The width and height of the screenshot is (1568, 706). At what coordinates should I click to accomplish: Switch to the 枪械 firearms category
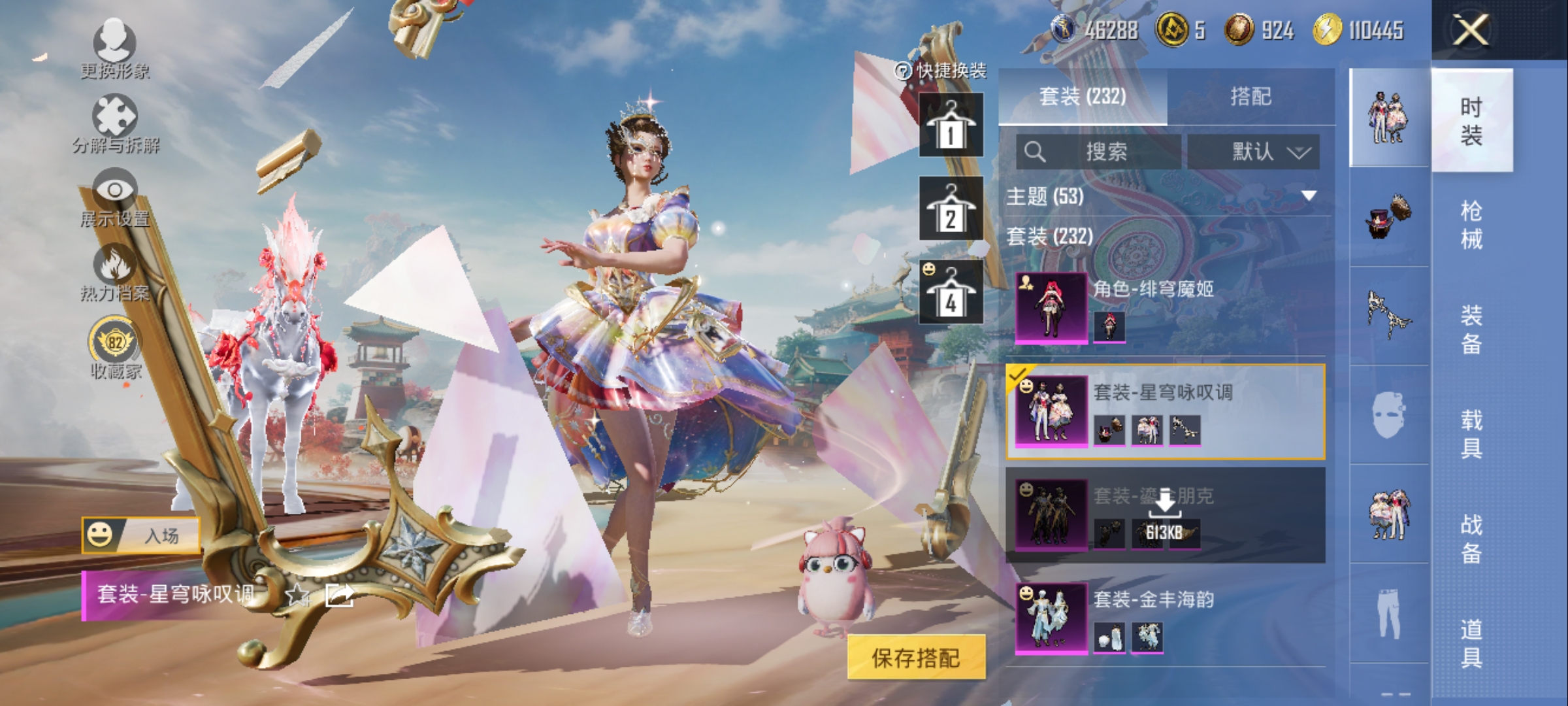(x=1471, y=225)
